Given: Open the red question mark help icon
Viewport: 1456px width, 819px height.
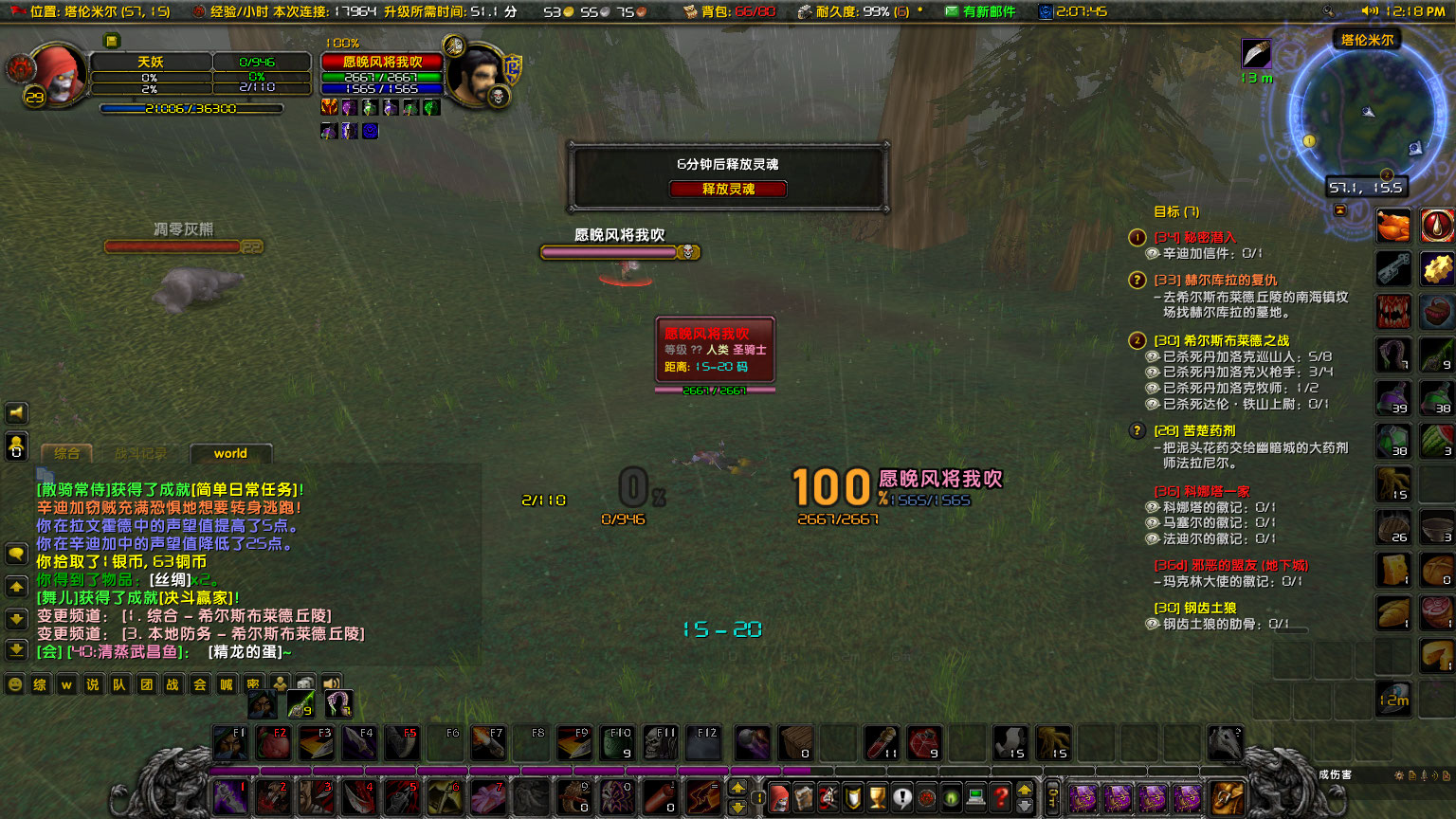Looking at the screenshot, I should (1000, 797).
